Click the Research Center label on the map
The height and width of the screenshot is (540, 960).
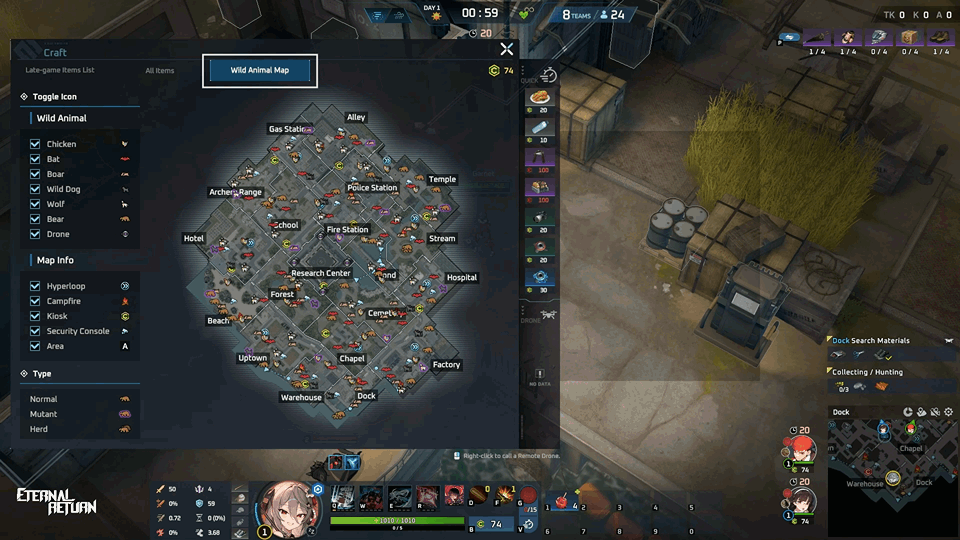pos(321,273)
